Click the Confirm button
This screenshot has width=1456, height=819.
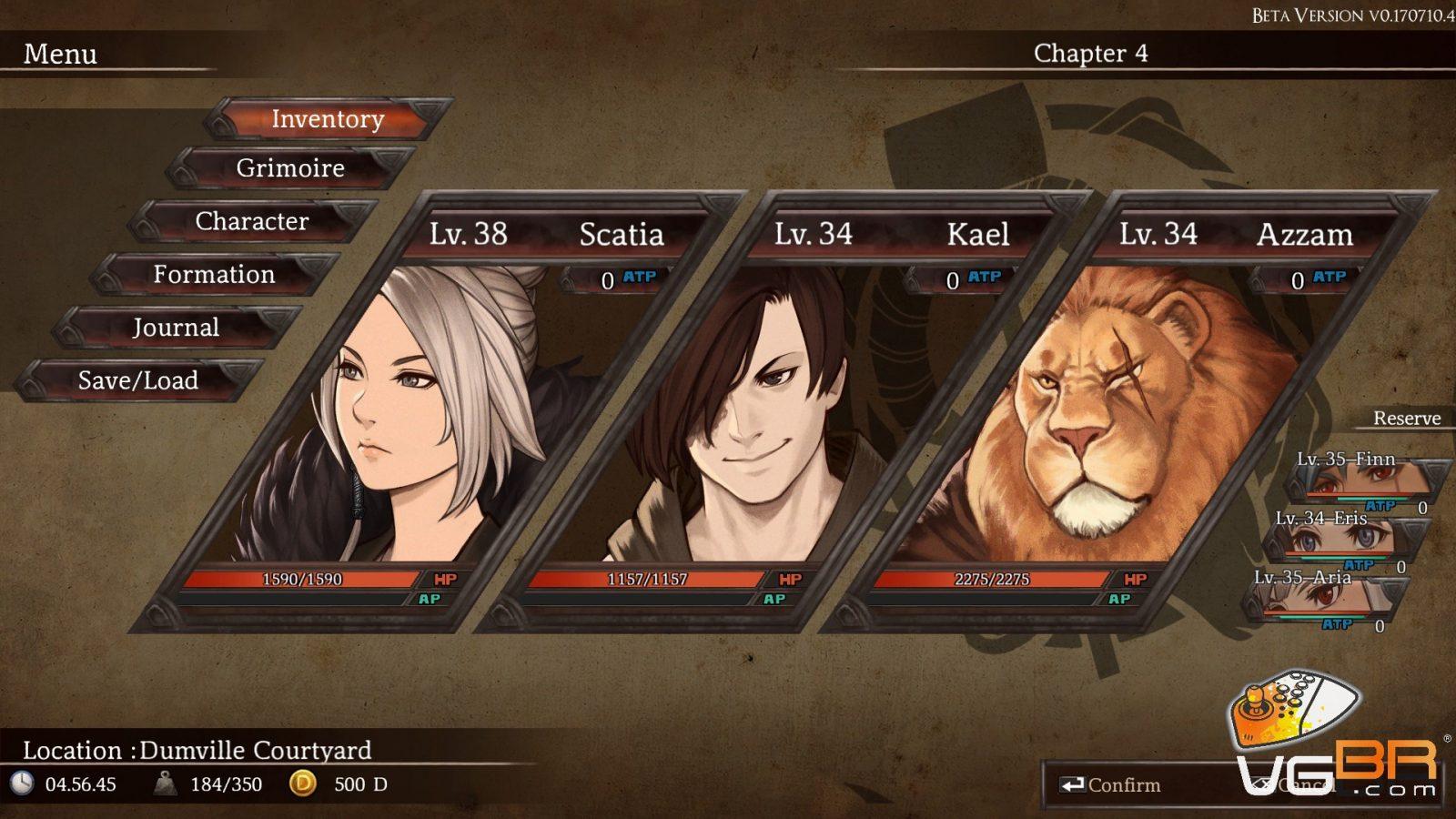[1112, 785]
